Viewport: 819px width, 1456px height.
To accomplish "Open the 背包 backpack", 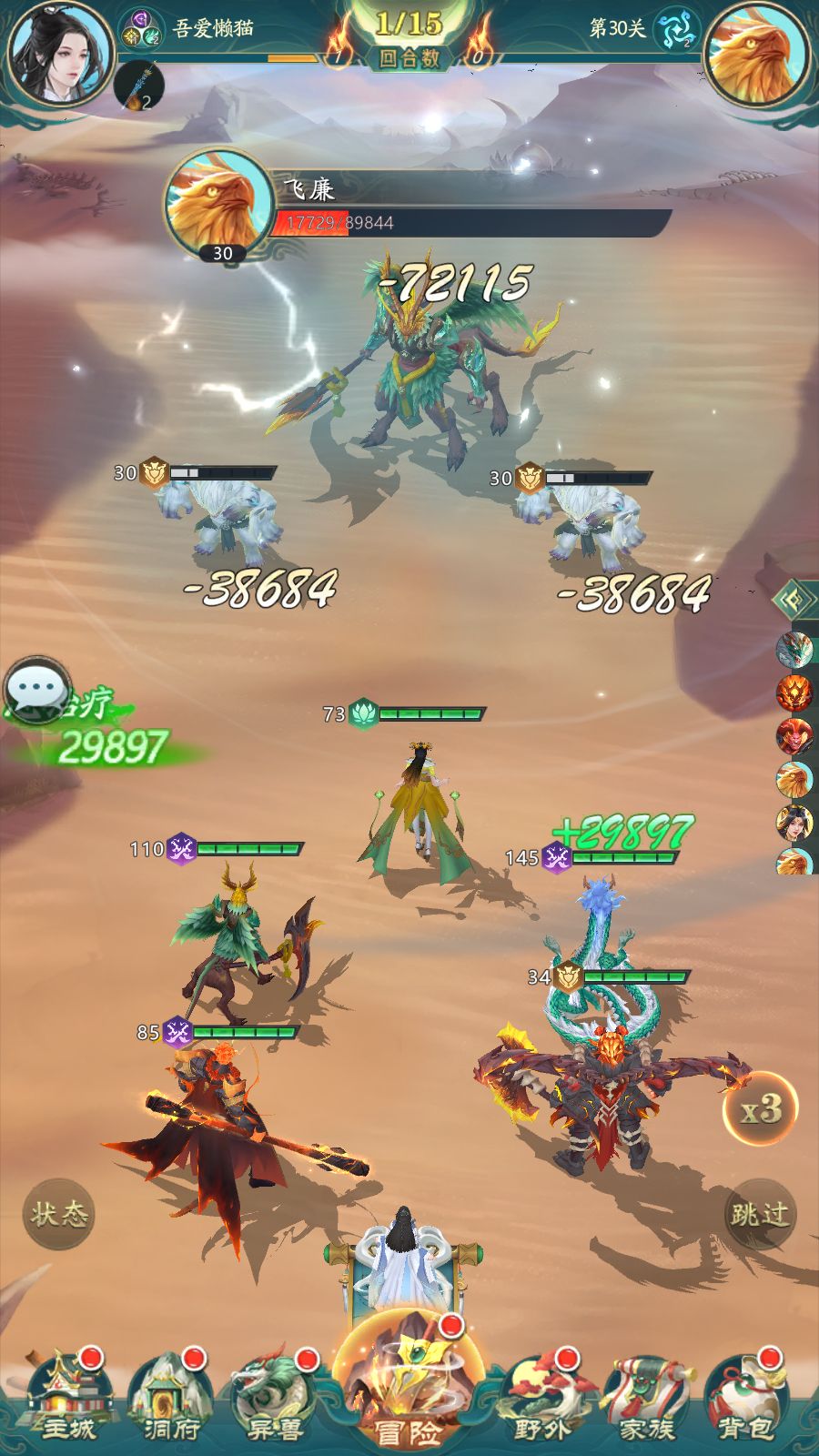I will 746,1401.
